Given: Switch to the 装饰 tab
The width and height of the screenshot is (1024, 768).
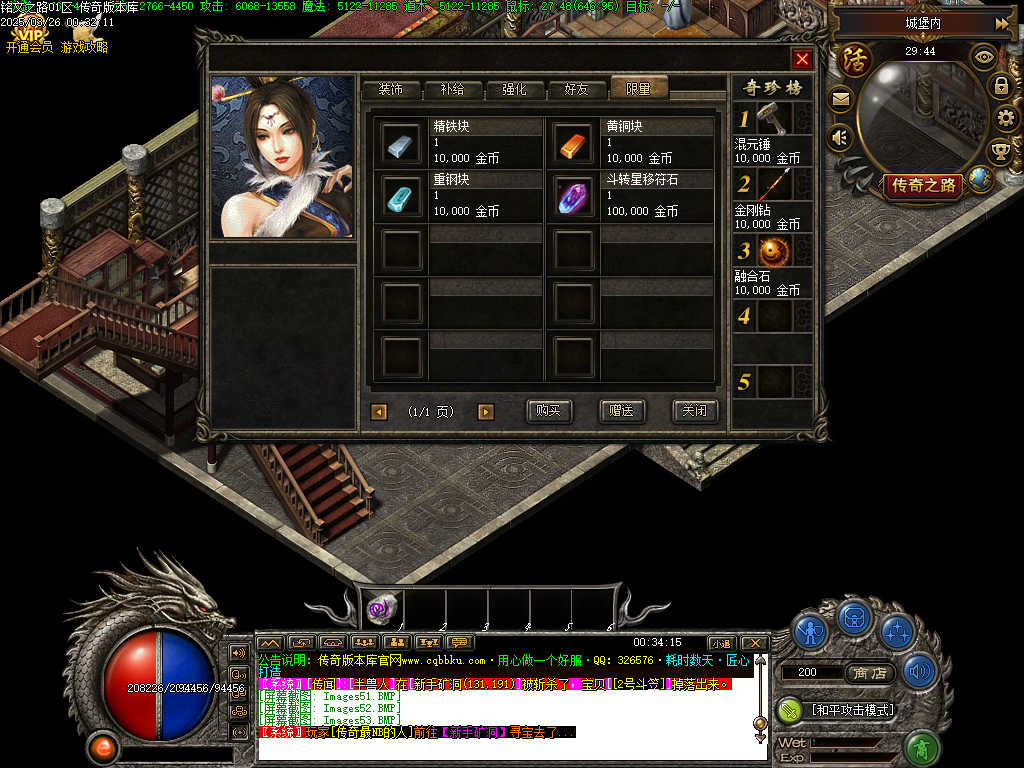Looking at the screenshot, I should click(x=390, y=89).
